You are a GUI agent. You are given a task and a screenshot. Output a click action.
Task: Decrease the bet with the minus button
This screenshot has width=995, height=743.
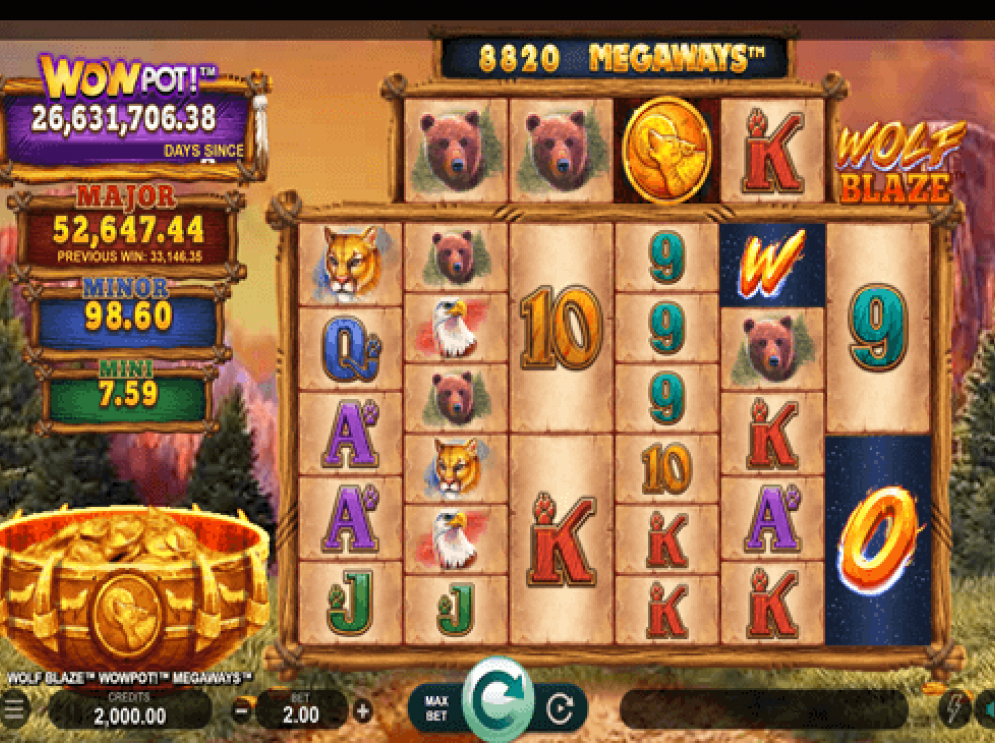pos(242,712)
